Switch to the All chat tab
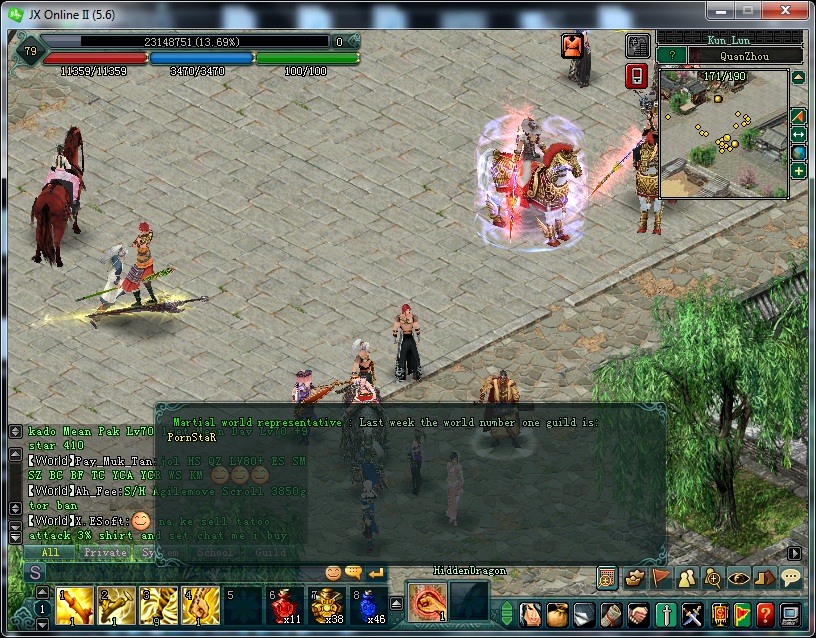 tap(50, 552)
